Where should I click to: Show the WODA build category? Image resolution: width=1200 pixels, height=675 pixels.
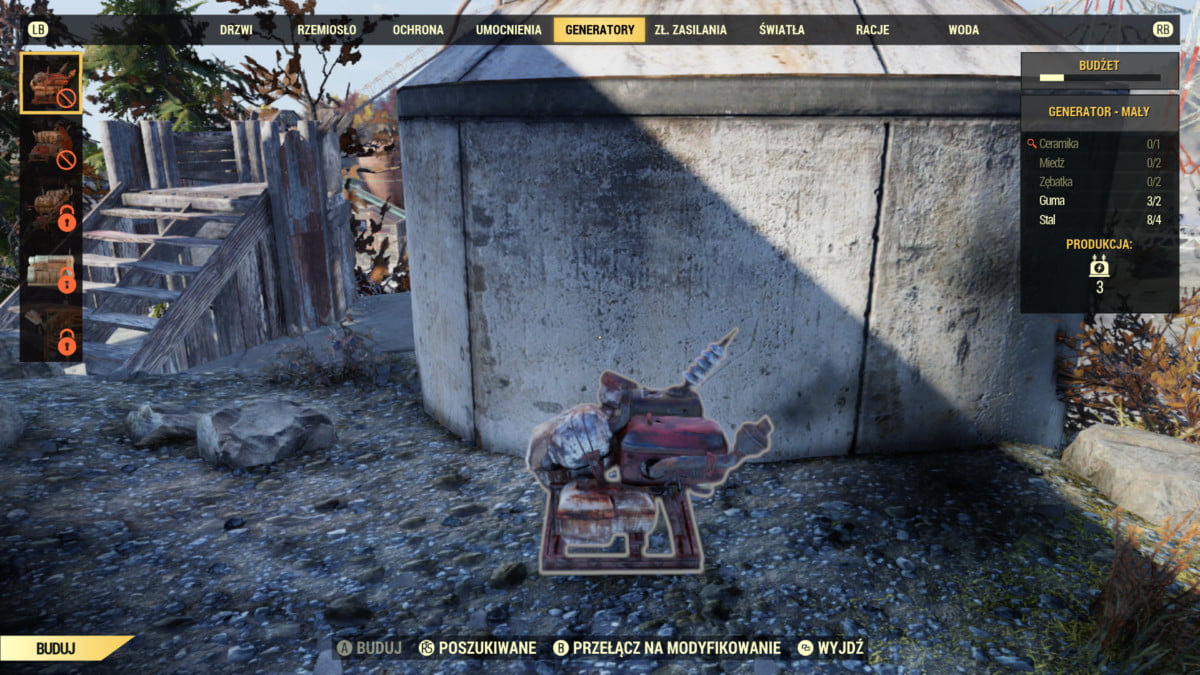pos(963,30)
